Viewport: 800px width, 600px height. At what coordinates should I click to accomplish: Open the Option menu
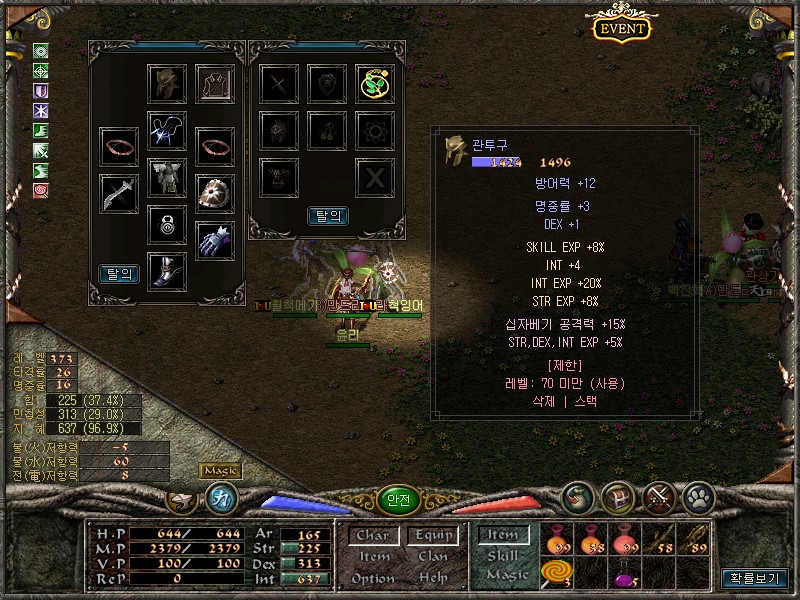click(x=373, y=578)
